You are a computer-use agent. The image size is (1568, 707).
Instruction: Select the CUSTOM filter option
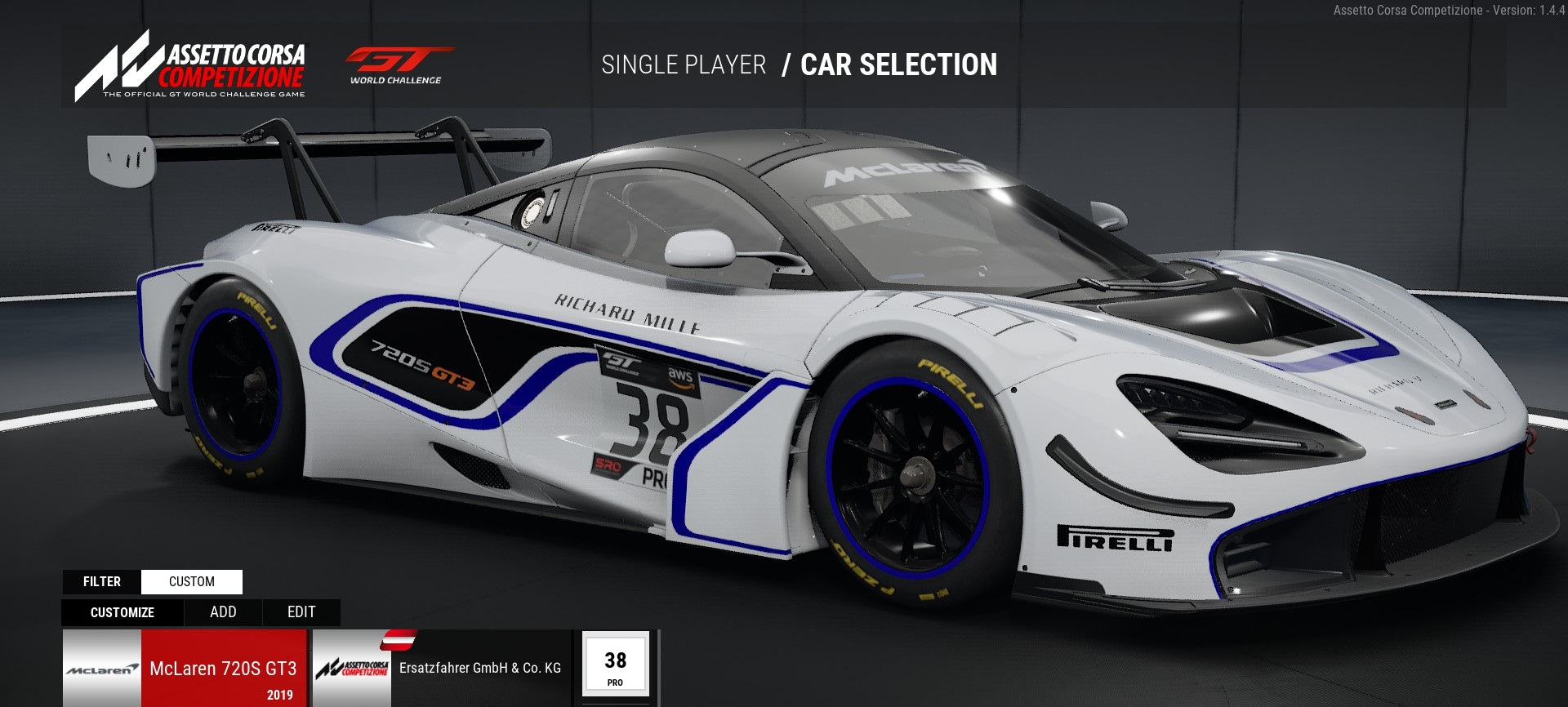pyautogui.click(x=192, y=581)
